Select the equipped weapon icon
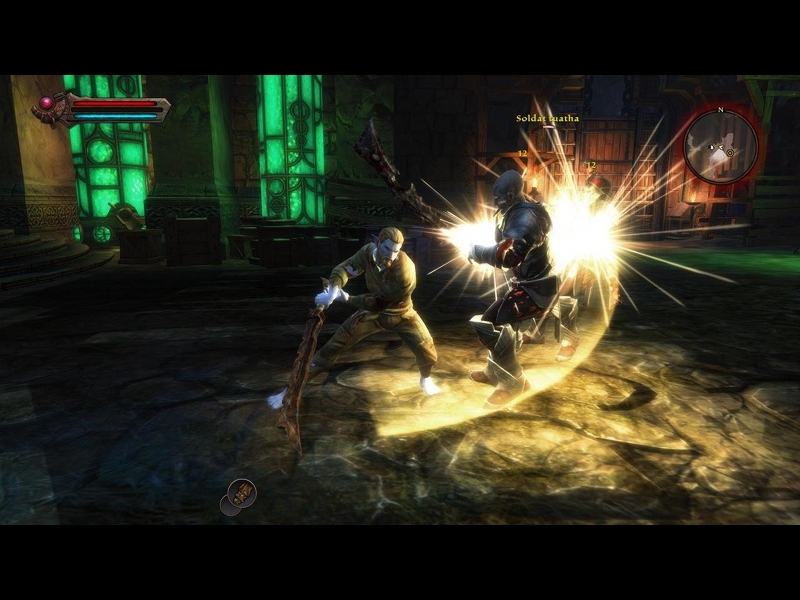The width and height of the screenshot is (800, 600). (x=241, y=492)
